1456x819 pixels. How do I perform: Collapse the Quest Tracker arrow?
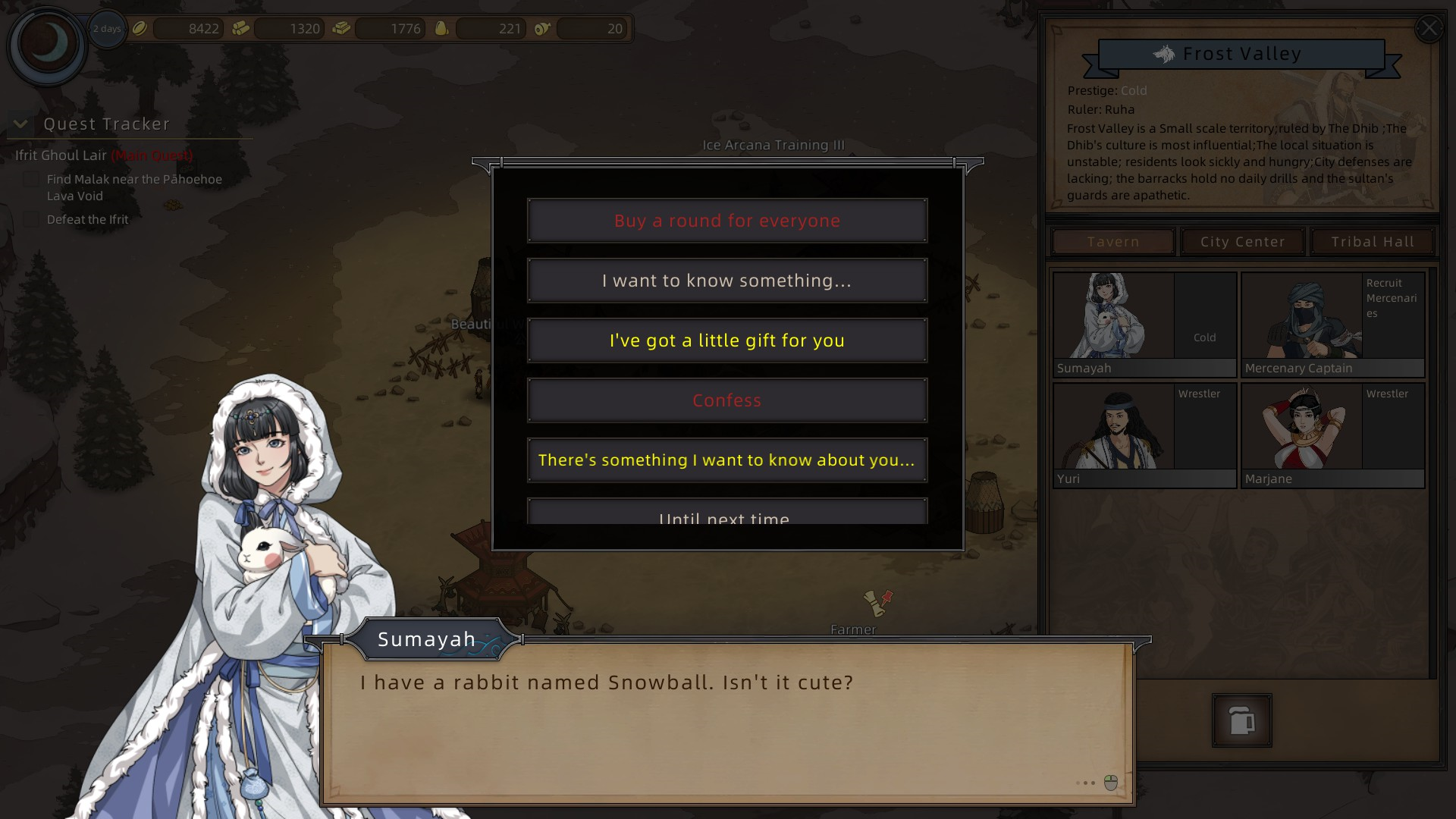click(20, 124)
